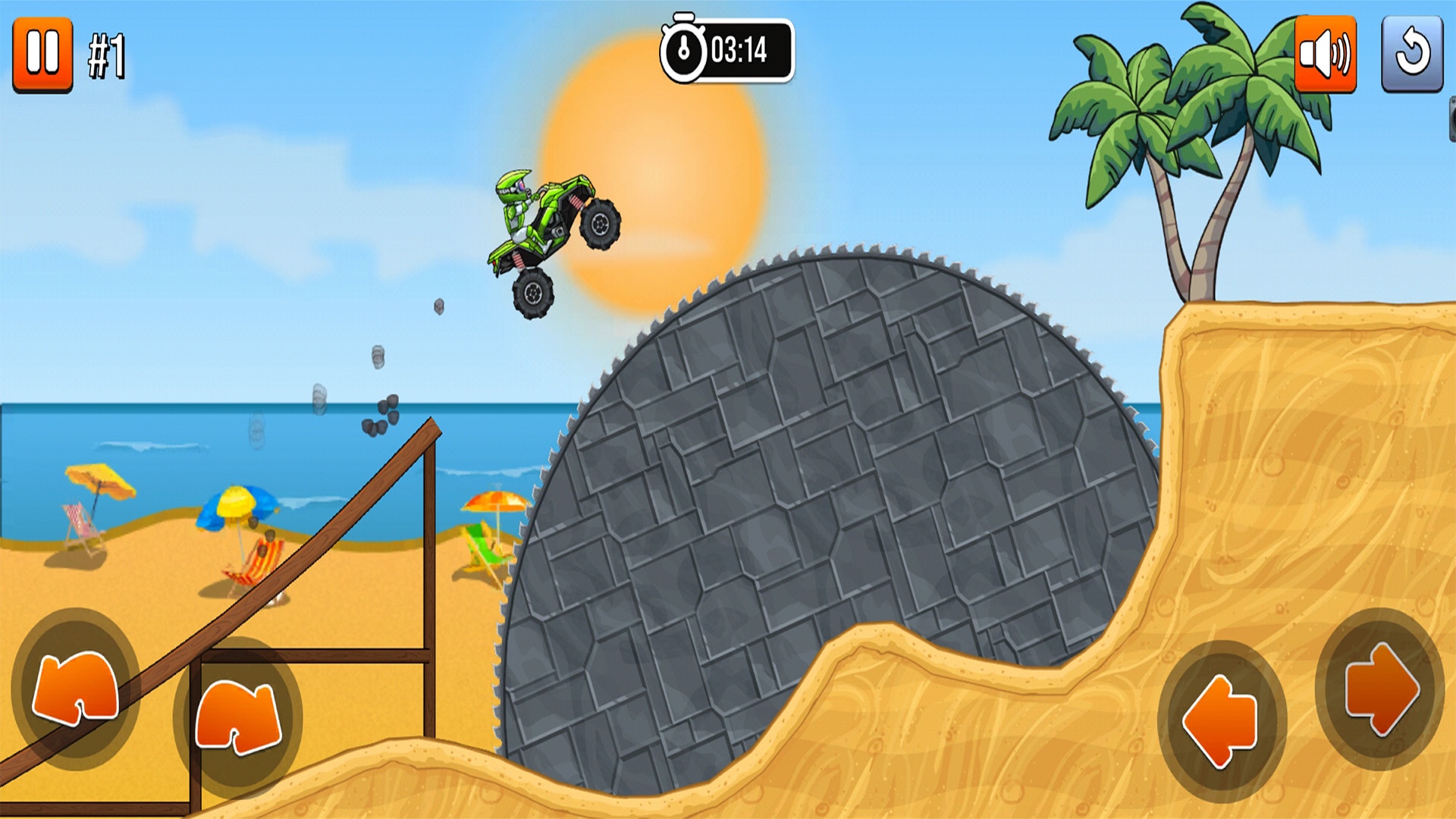Accelerate using the right arrow button
Image resolution: width=1456 pixels, height=819 pixels.
(1380, 689)
